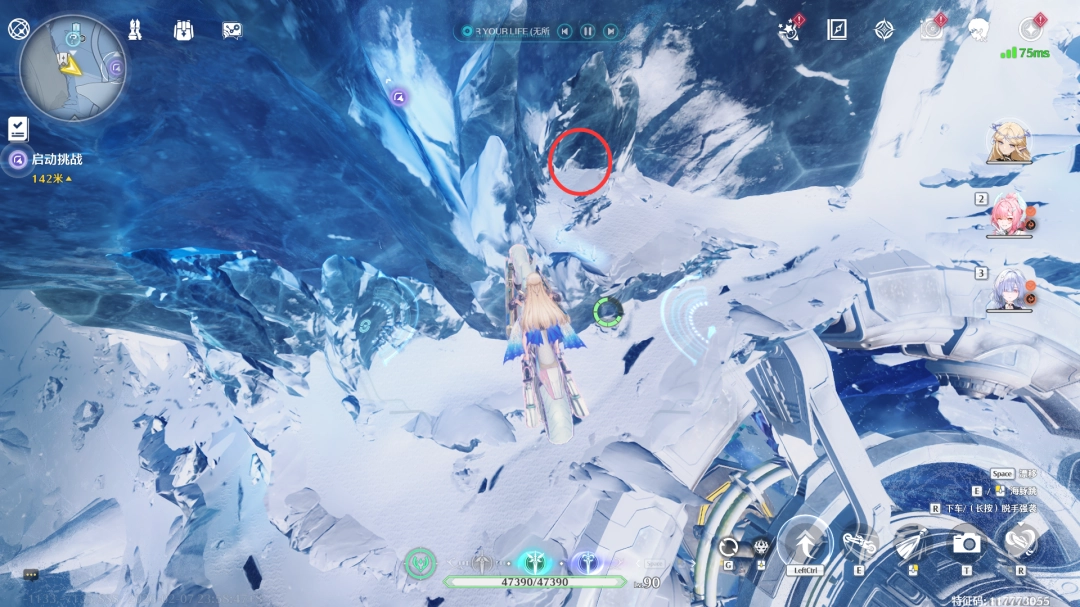Use the circular swap arrows button
The image size is (1080, 607).
tap(729, 546)
